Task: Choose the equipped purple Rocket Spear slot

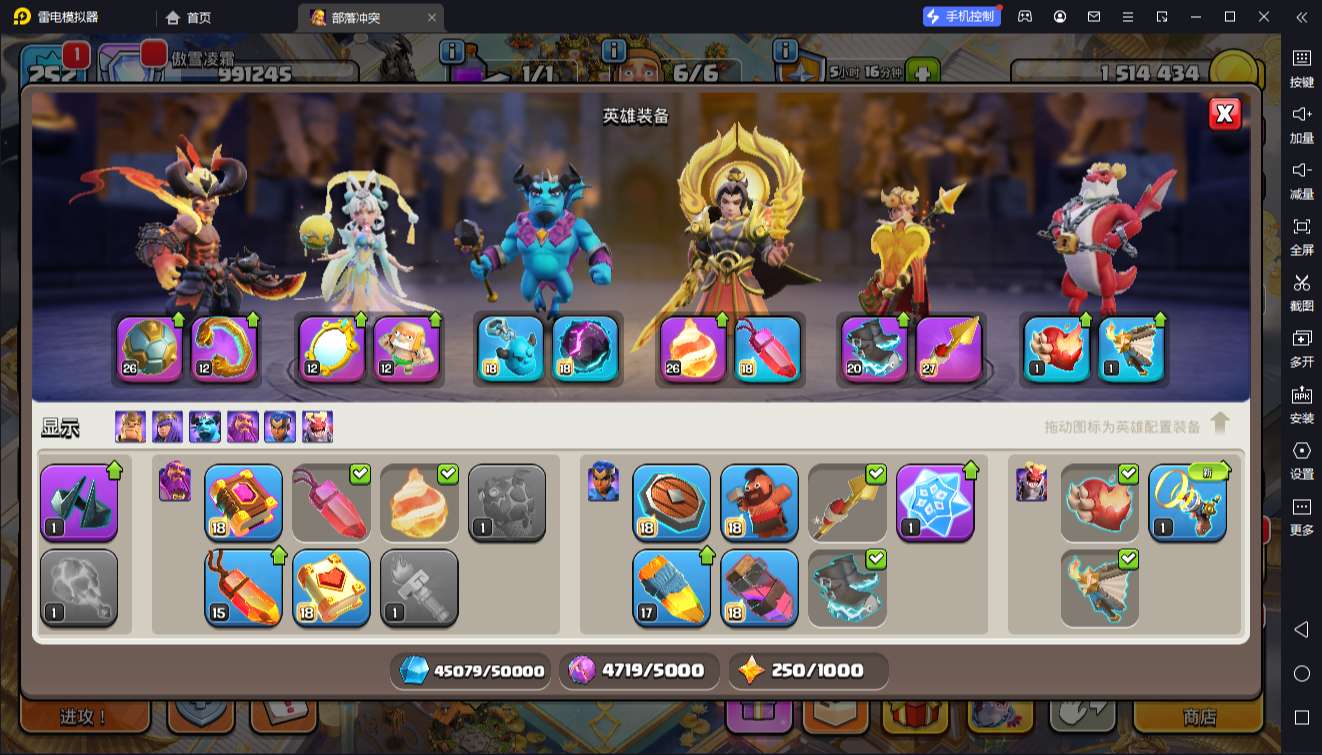Action: pyautogui.click(x=949, y=348)
